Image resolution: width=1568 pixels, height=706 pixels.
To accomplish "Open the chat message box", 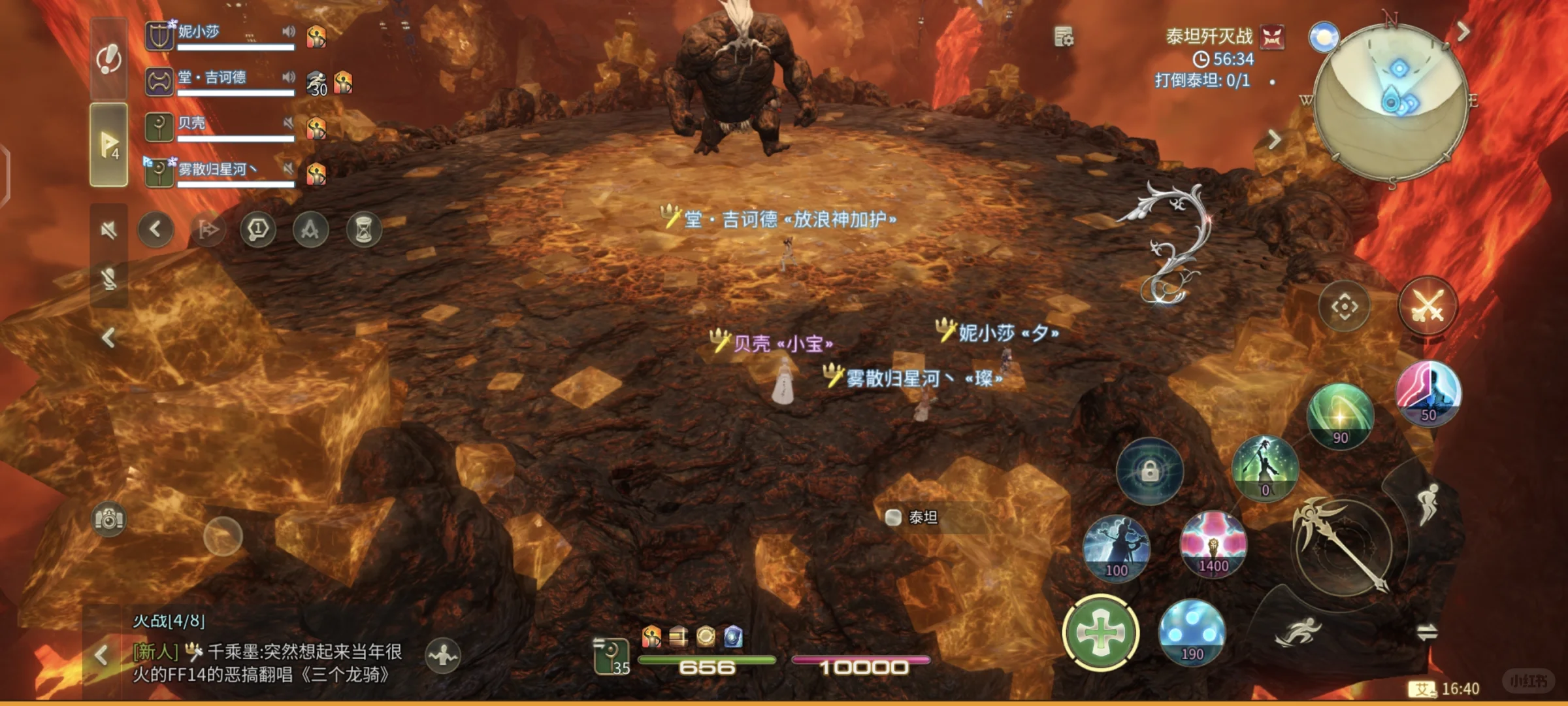I will (x=268, y=662).
